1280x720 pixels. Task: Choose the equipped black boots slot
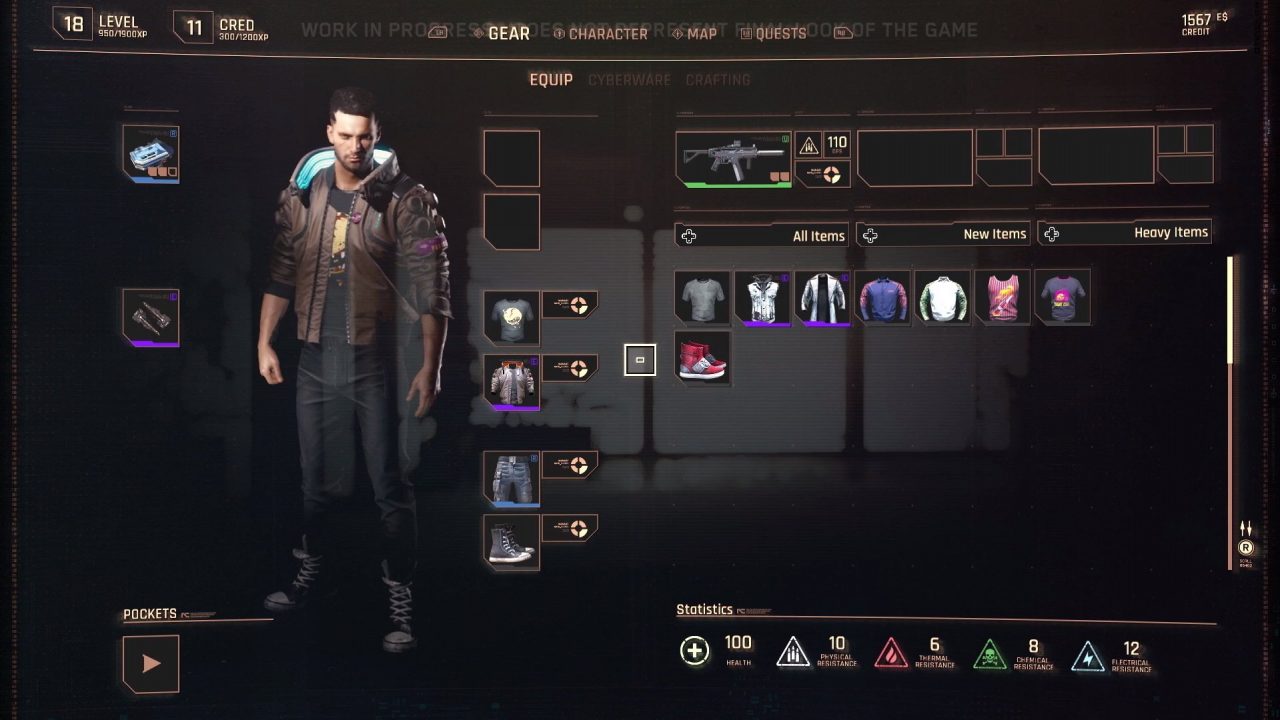tap(512, 542)
